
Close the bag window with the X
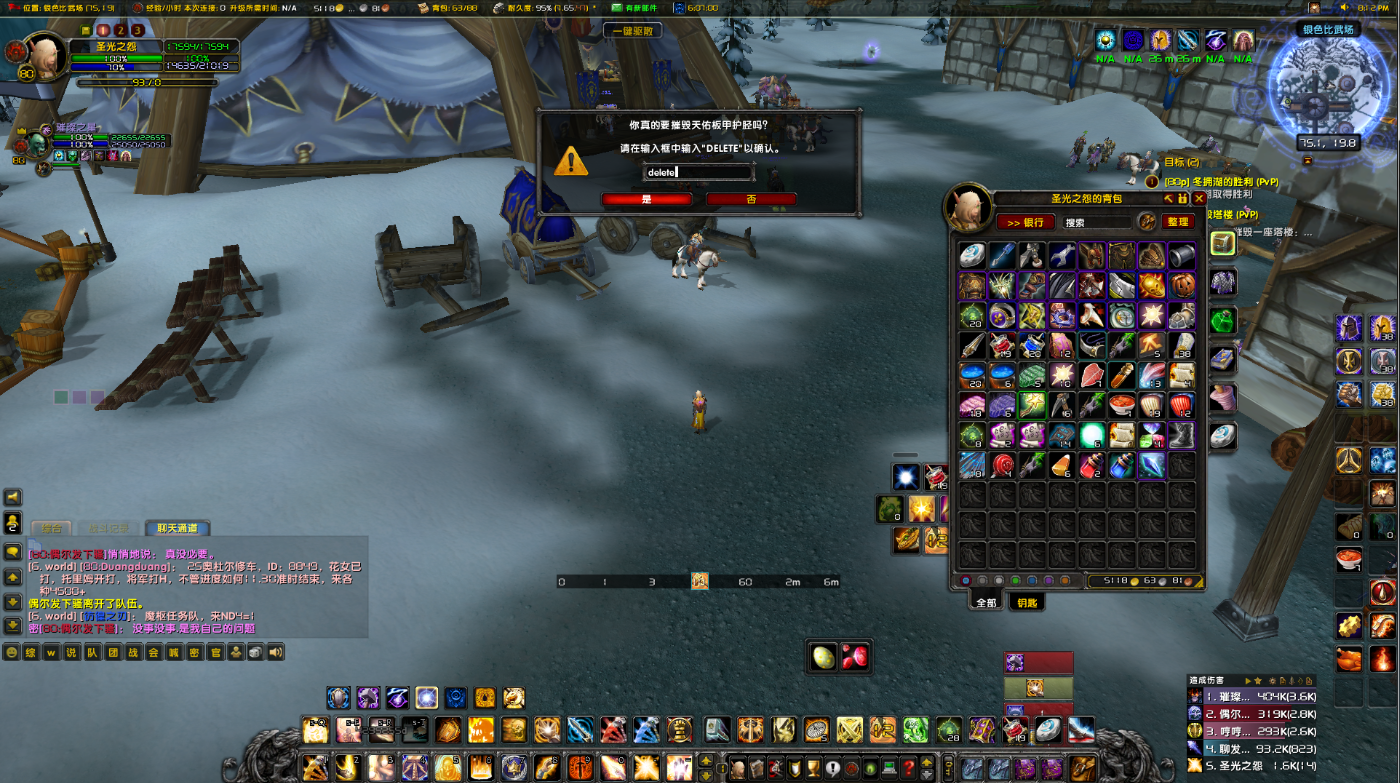1199,199
